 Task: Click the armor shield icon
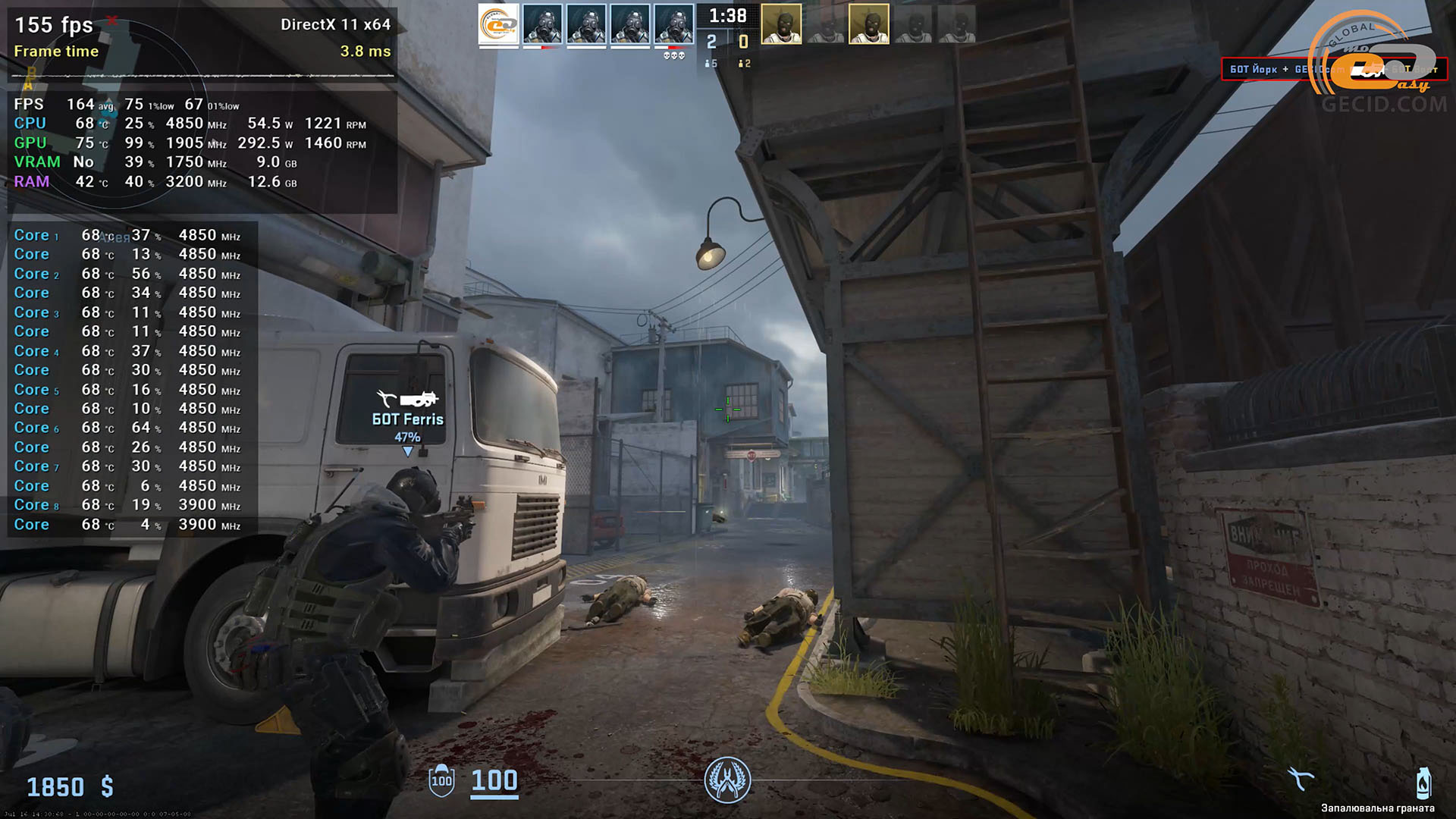pyautogui.click(x=441, y=781)
